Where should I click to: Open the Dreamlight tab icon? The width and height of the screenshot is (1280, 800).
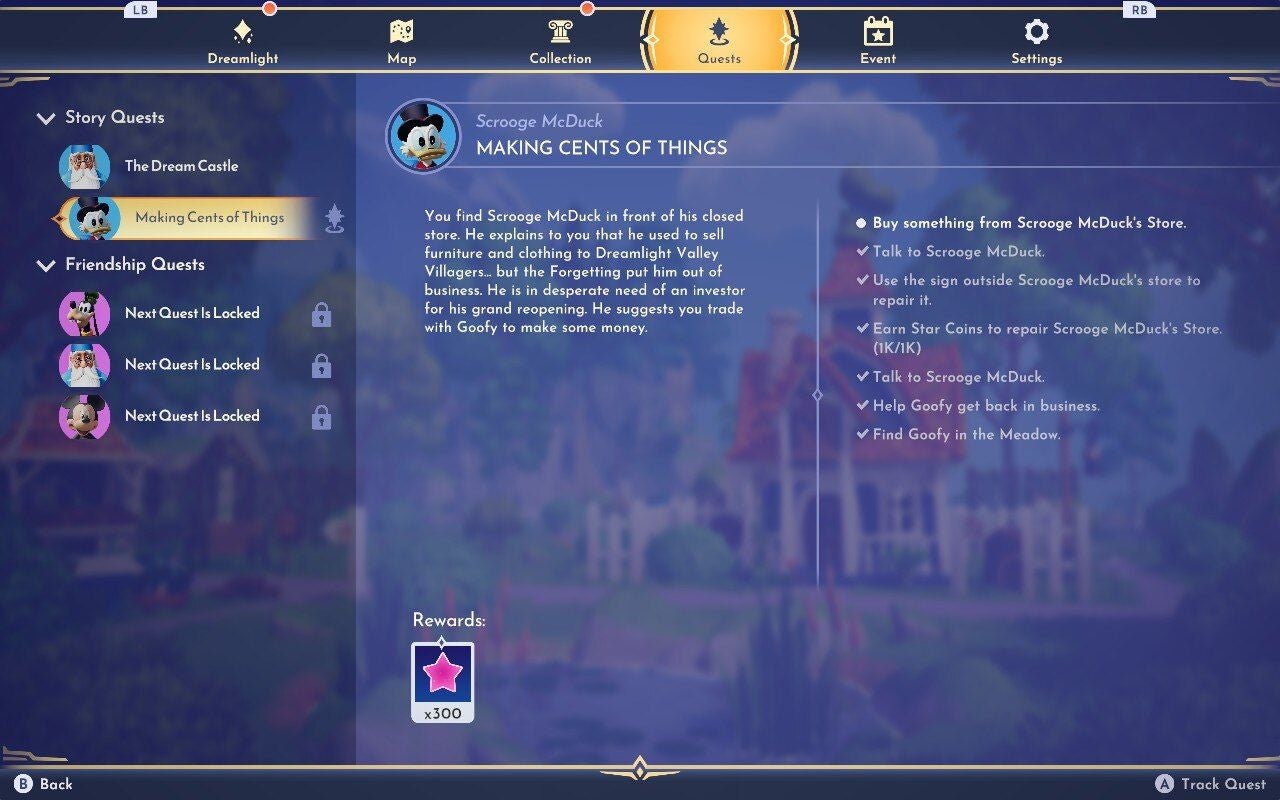(x=242, y=30)
